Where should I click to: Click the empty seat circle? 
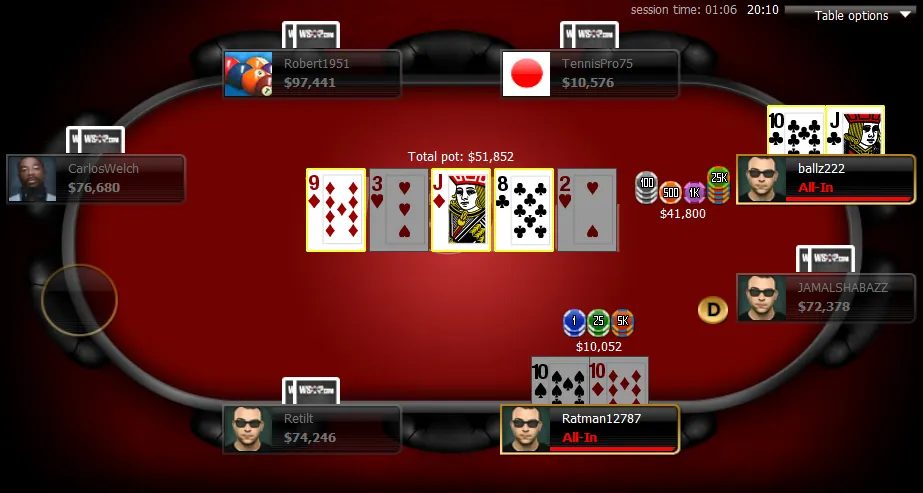79,299
